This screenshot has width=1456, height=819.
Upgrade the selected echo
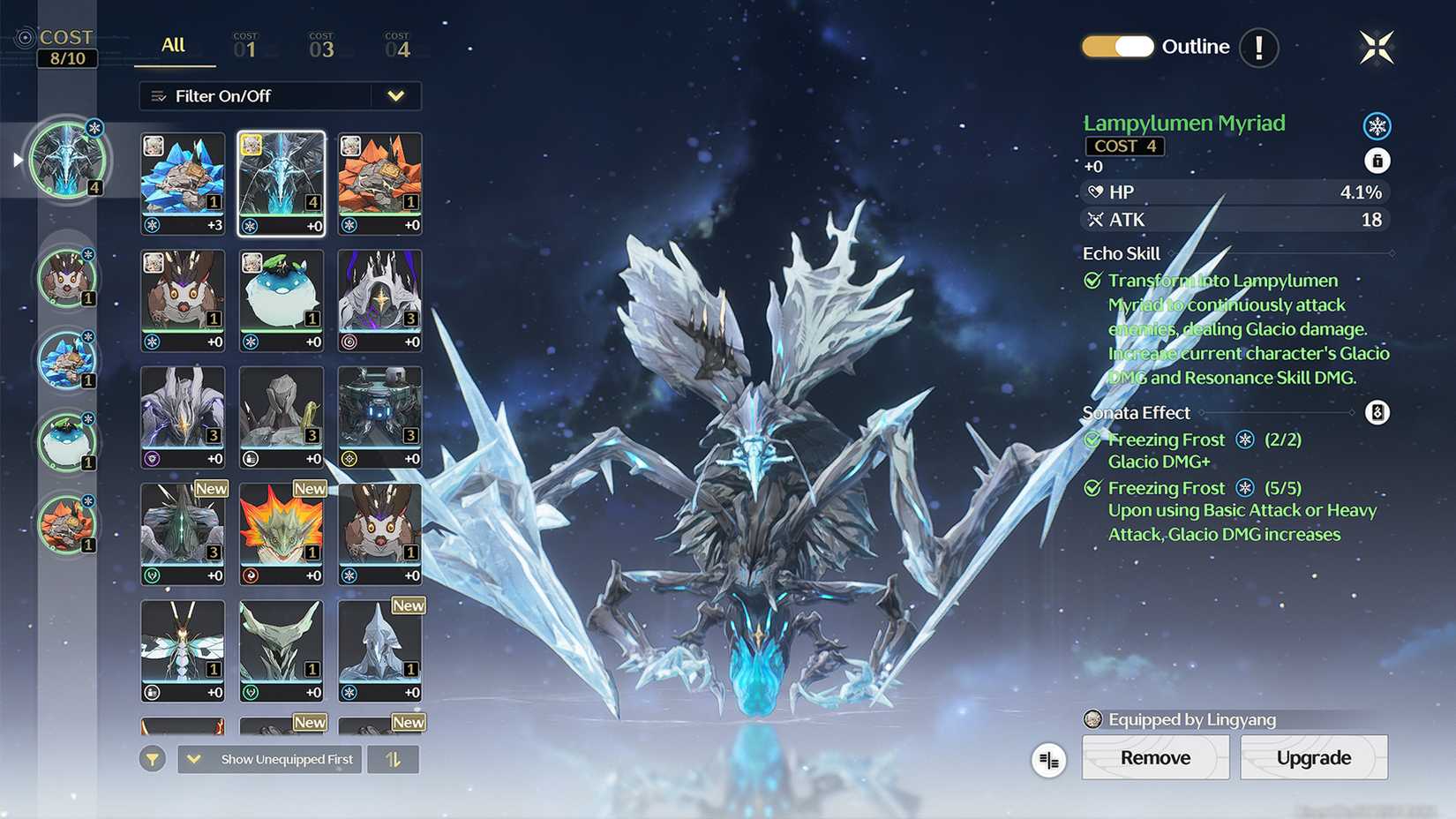click(x=1313, y=757)
